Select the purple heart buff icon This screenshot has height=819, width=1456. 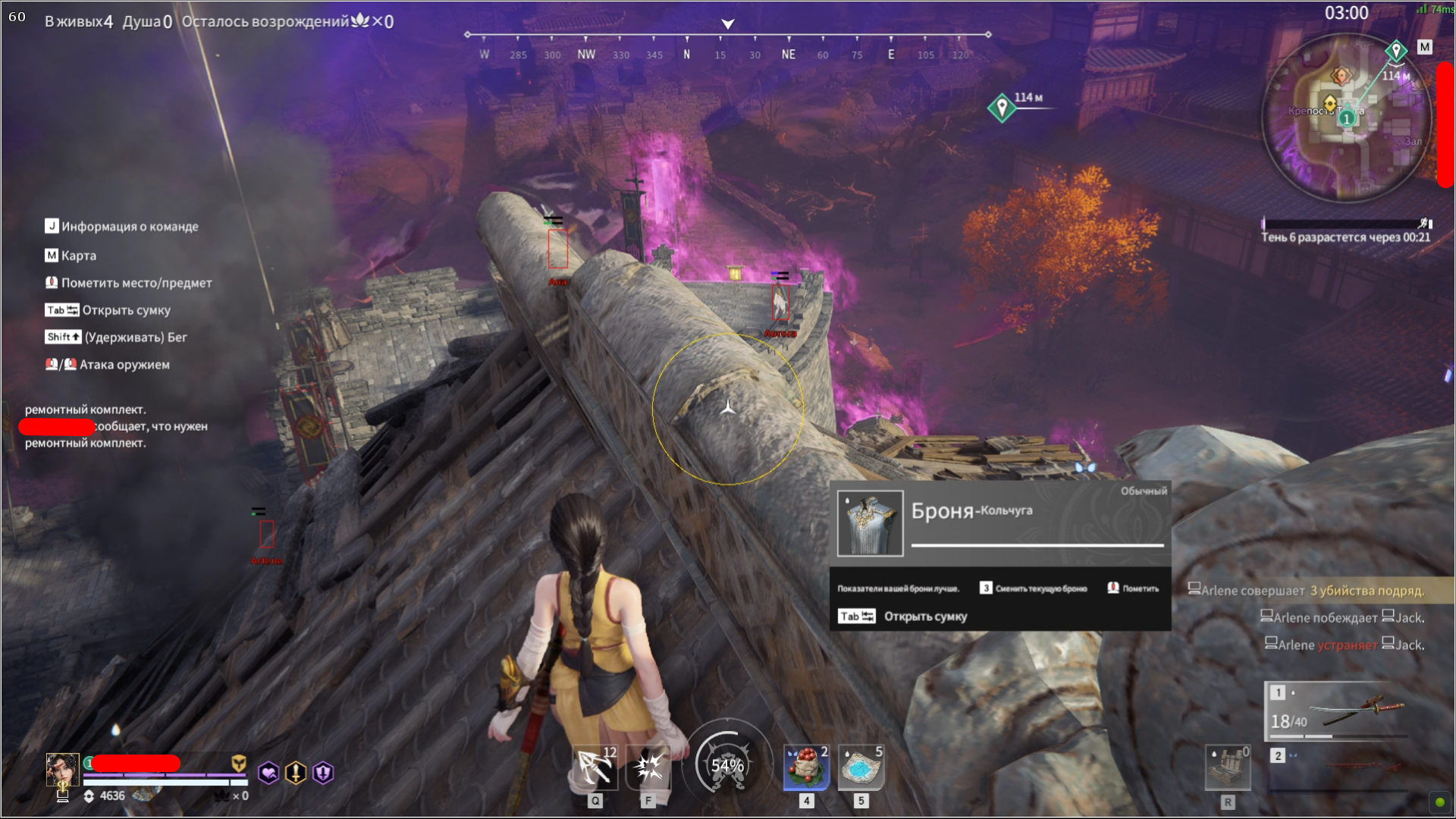coord(268,773)
